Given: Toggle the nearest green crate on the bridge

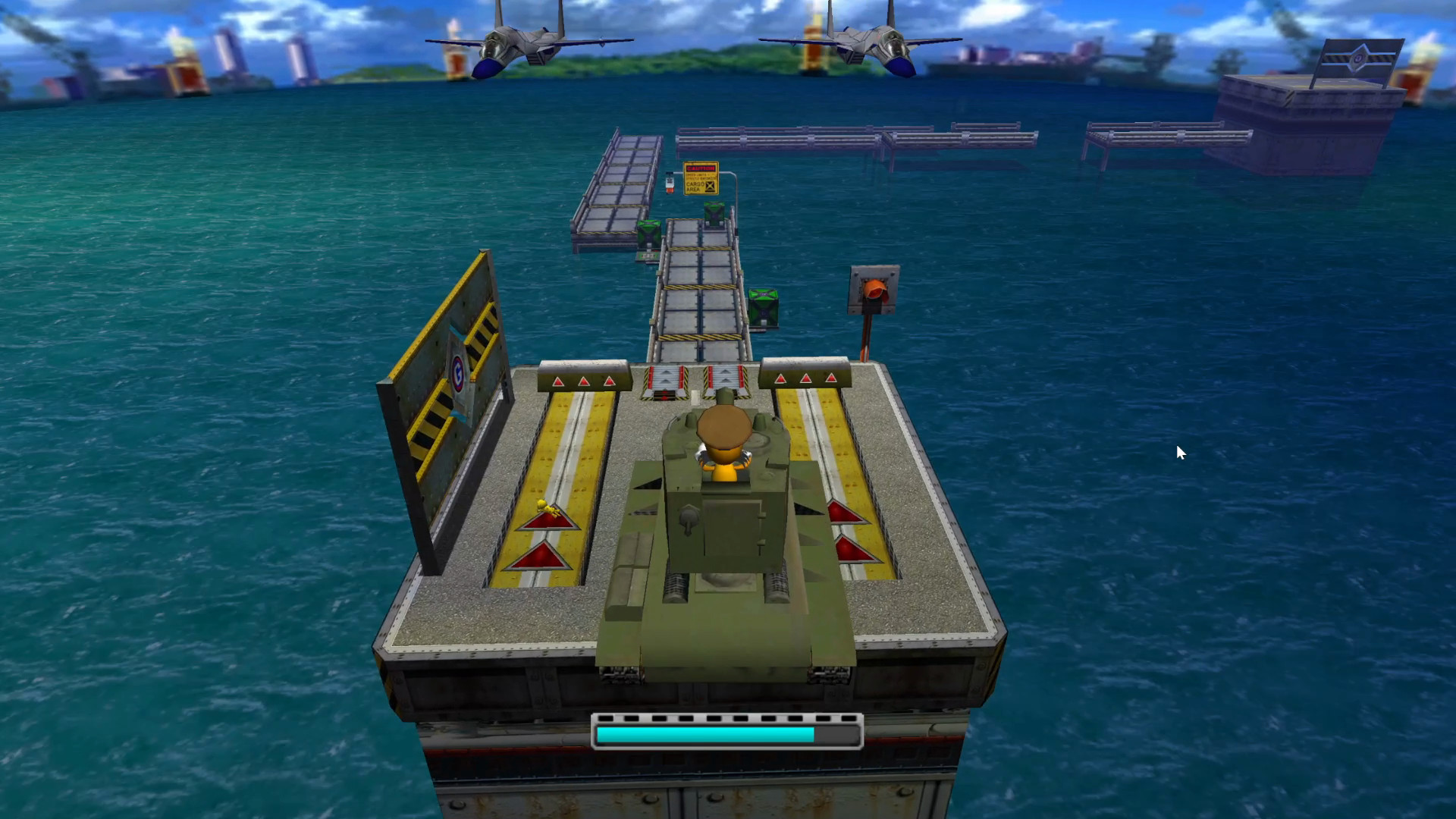Looking at the screenshot, I should point(765,305).
